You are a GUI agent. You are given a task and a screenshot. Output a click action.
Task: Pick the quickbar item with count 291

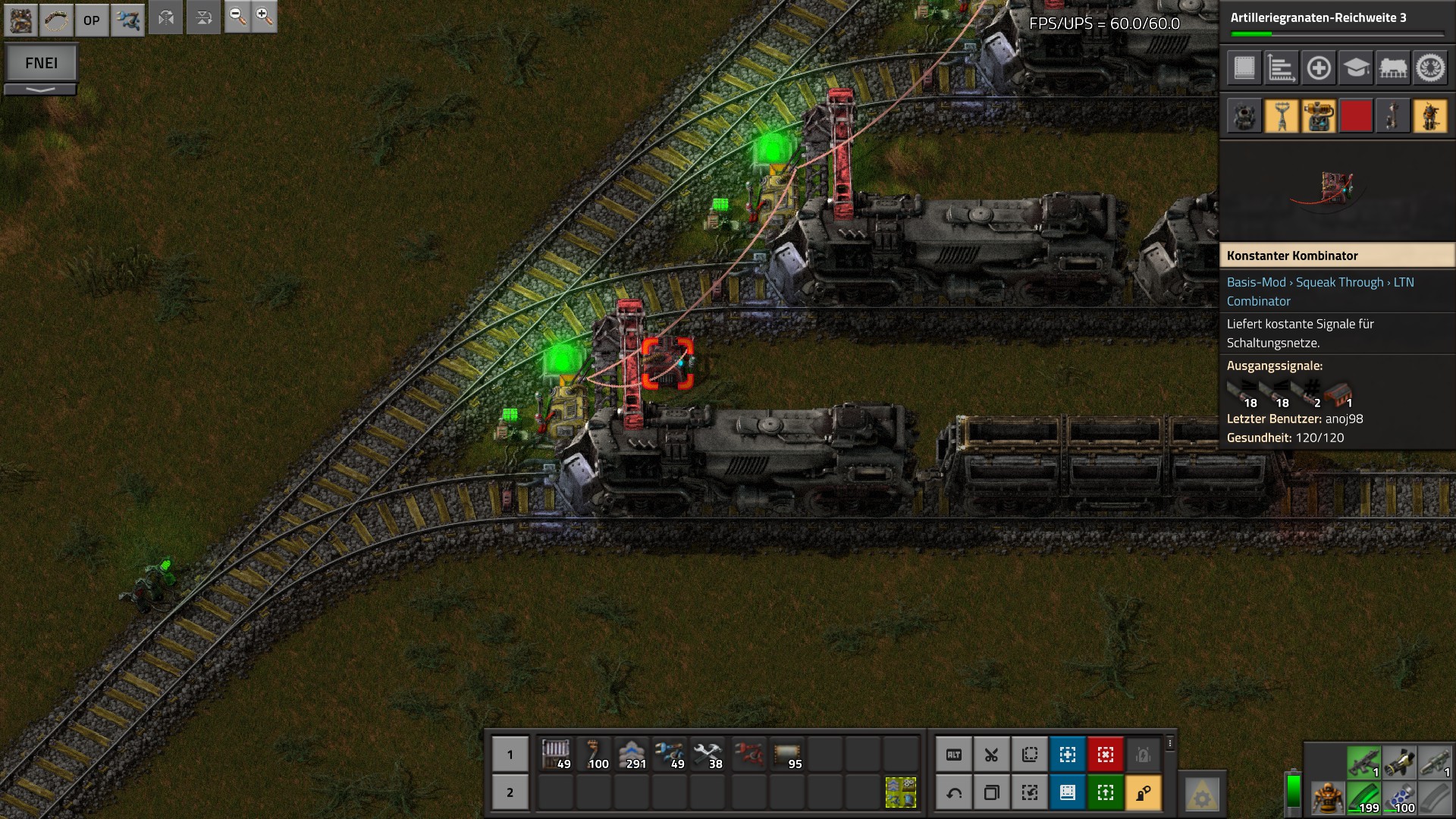[x=632, y=755]
